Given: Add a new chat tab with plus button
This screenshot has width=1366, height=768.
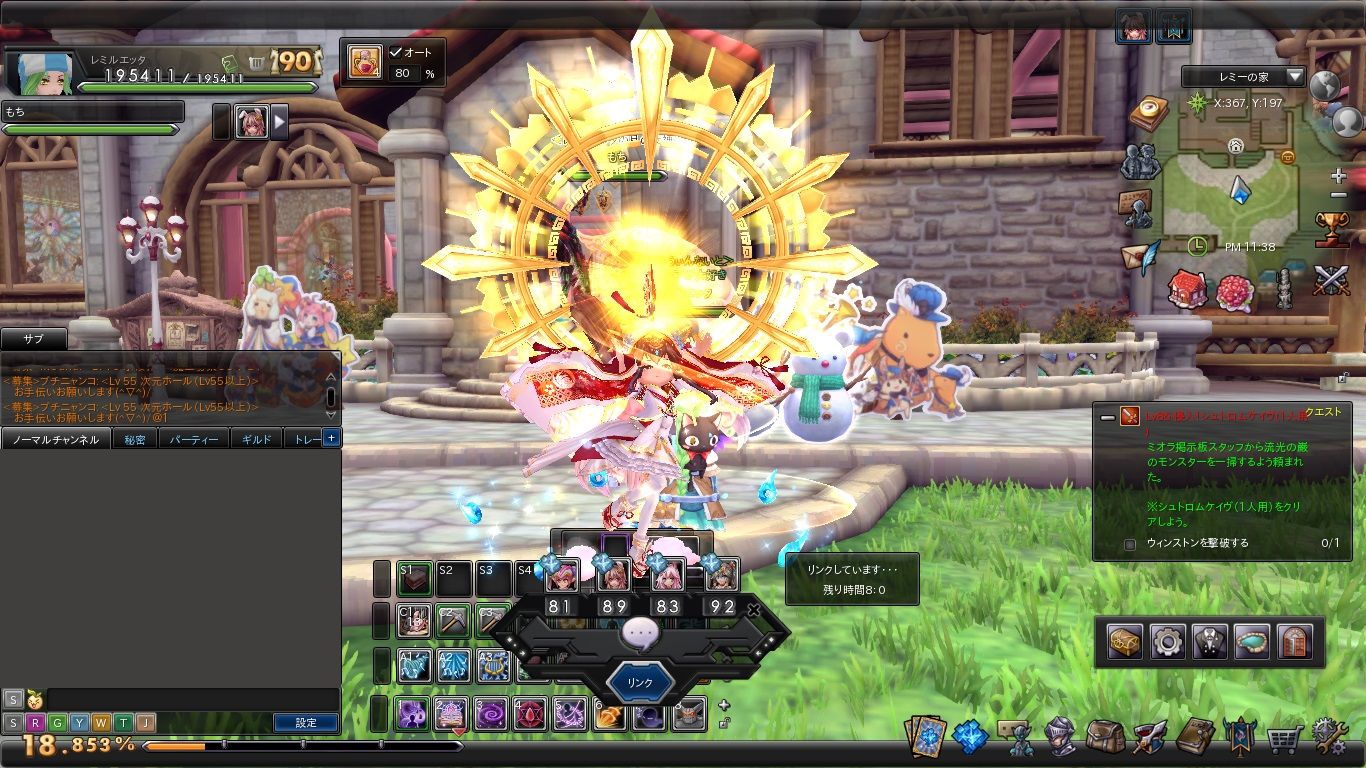Looking at the screenshot, I should (332, 438).
